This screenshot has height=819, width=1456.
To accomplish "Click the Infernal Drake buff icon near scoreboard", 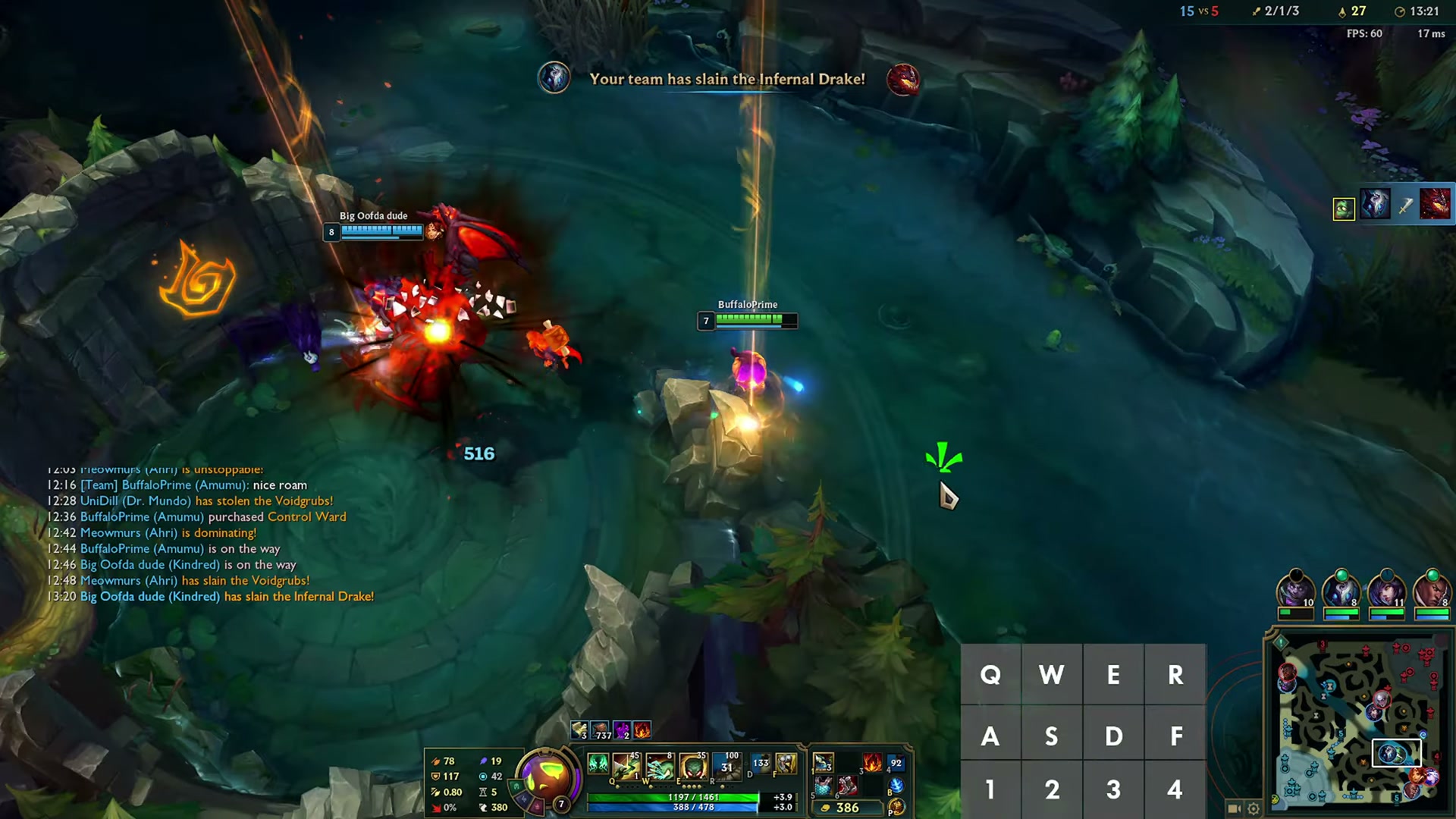I will point(1436,203).
